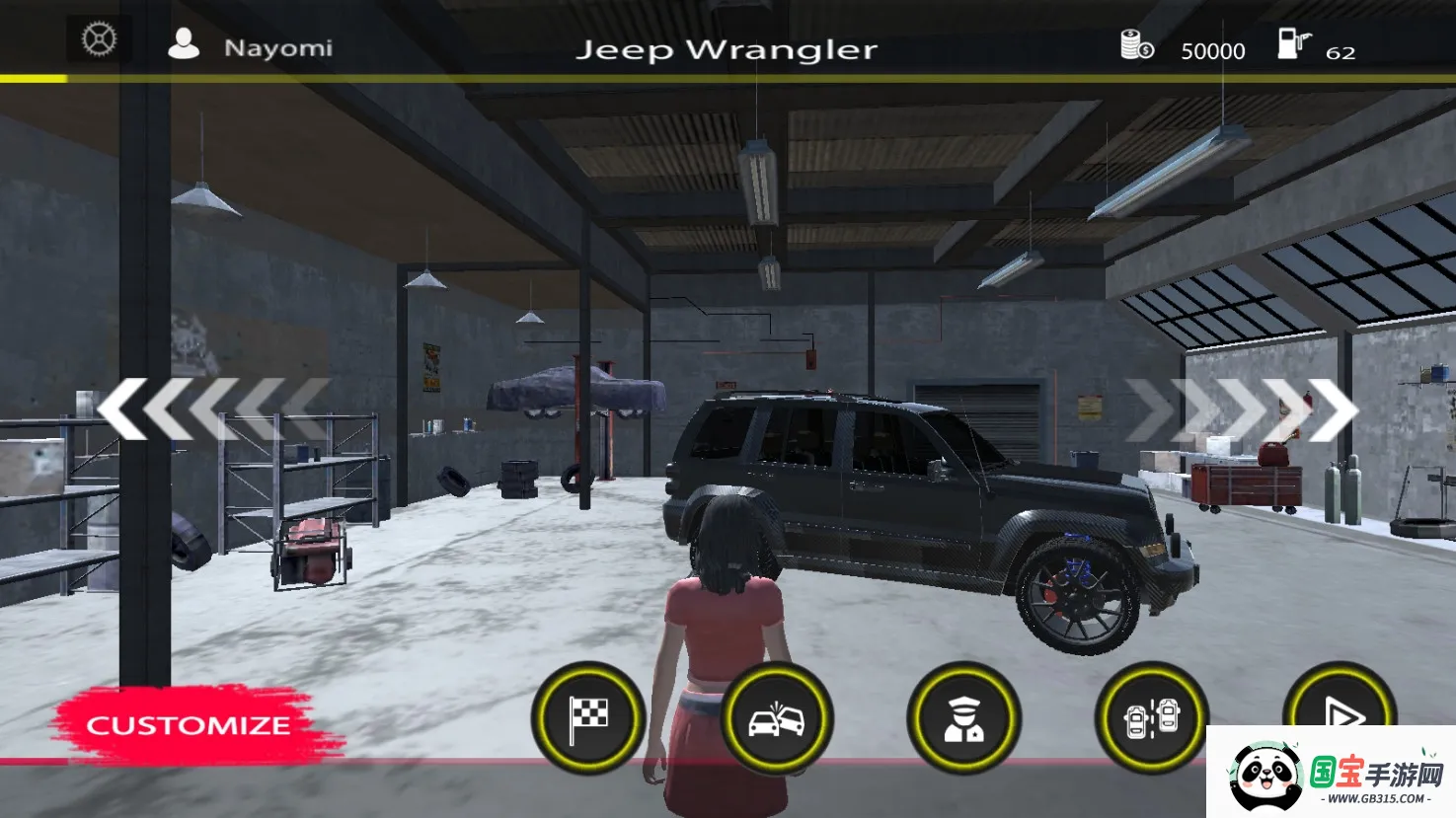
Task: Tap the fuel value 62
Action: [x=1342, y=54]
